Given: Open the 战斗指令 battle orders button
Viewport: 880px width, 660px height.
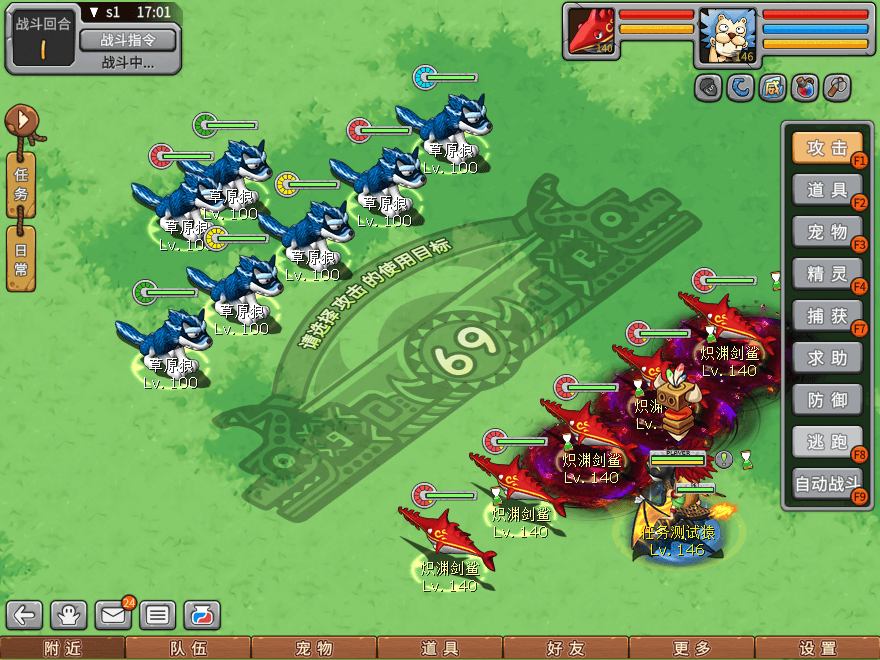Looking at the screenshot, I should (x=127, y=40).
